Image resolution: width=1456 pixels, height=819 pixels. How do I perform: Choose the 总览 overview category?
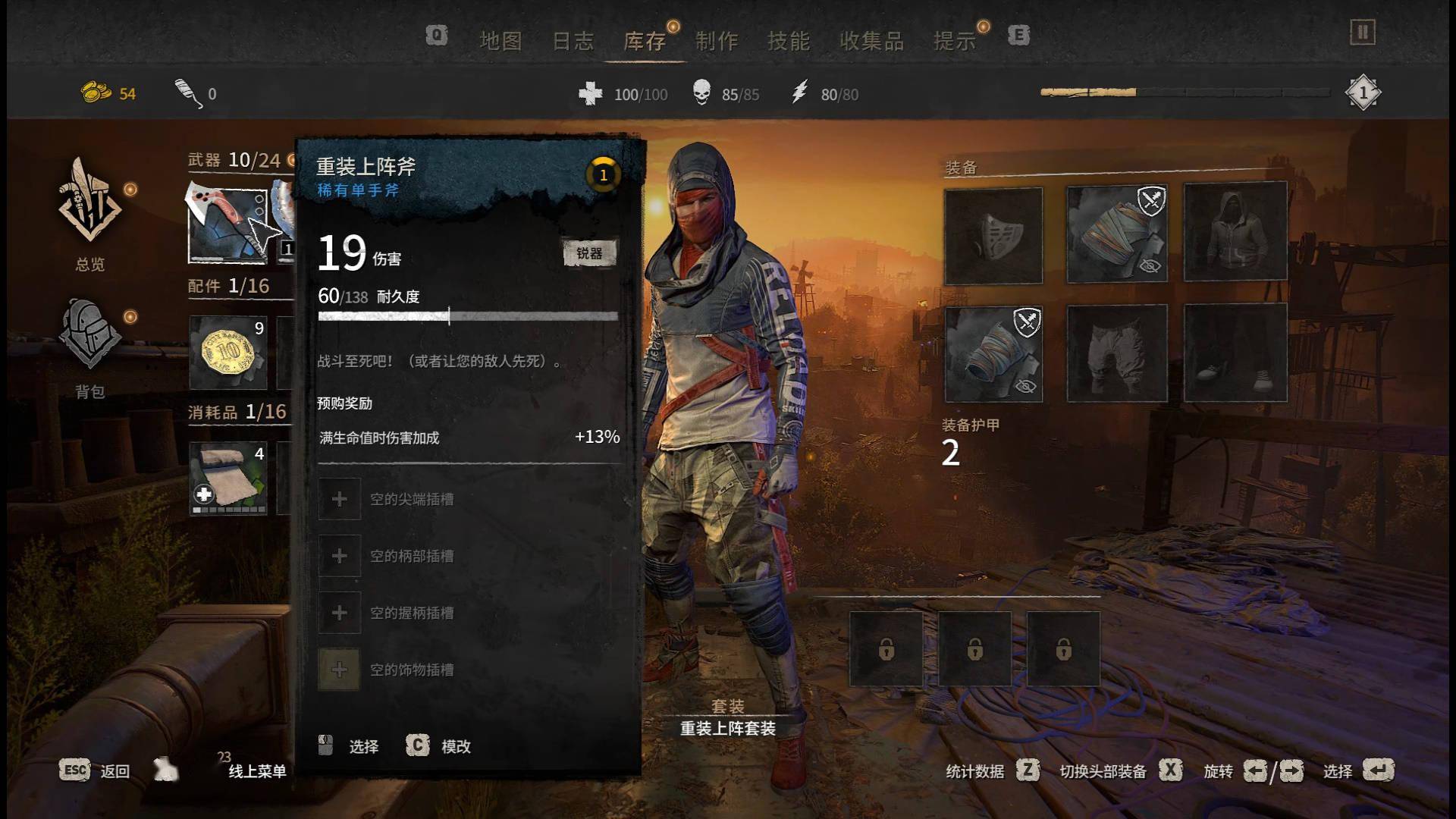point(90,214)
